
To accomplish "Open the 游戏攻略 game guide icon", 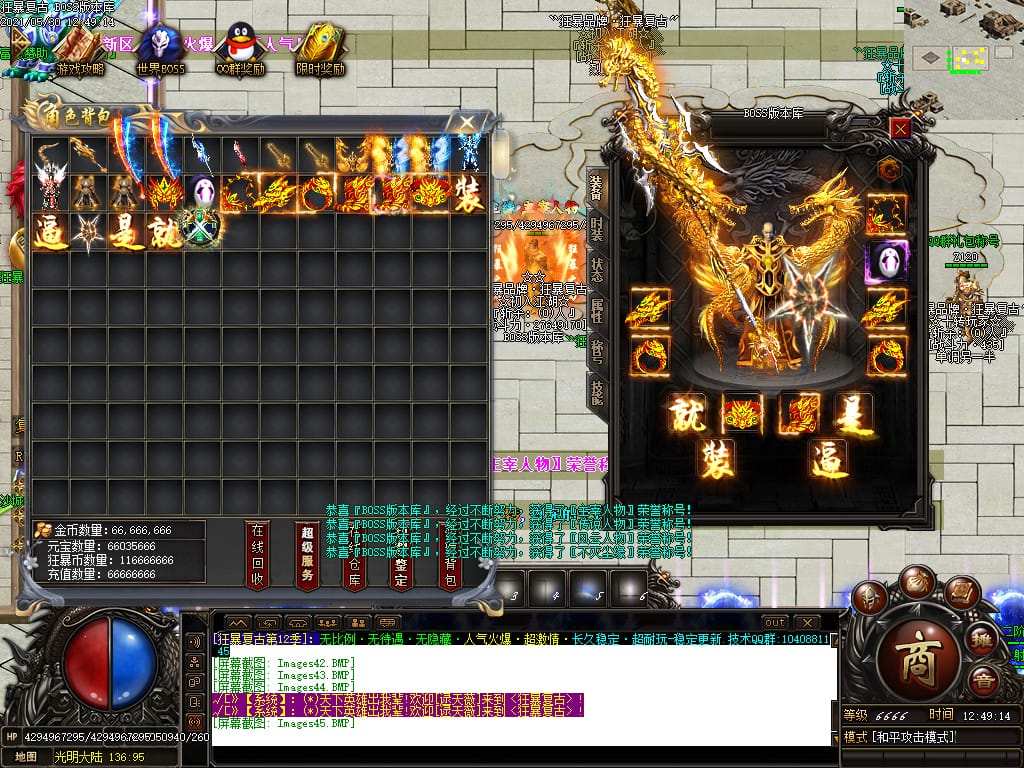I will click(79, 52).
